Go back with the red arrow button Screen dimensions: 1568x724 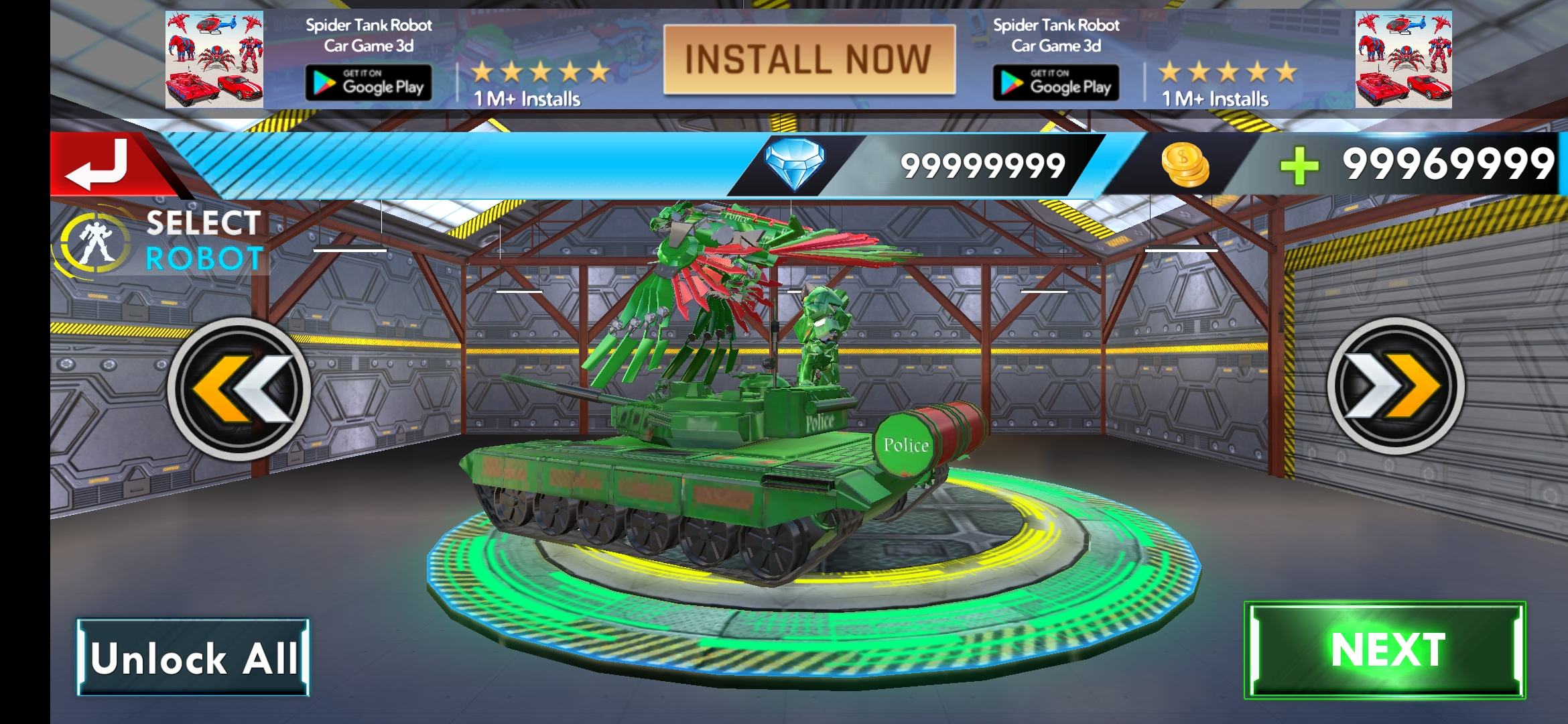pyautogui.click(x=101, y=164)
